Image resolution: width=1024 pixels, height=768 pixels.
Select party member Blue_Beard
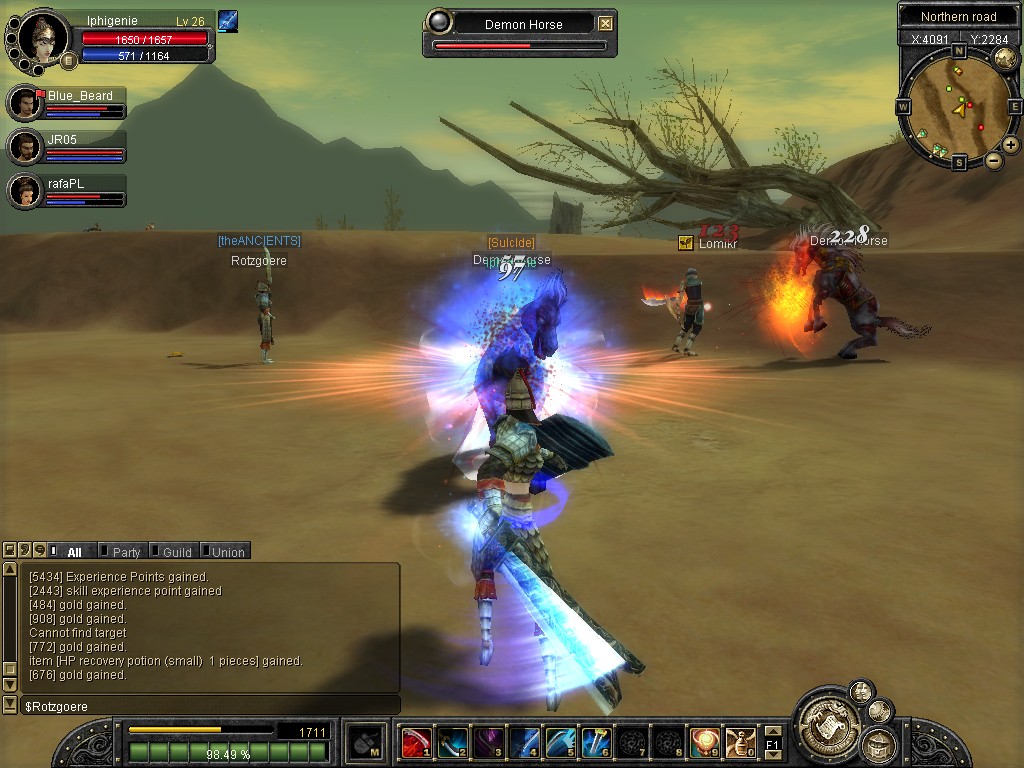[x=25, y=103]
